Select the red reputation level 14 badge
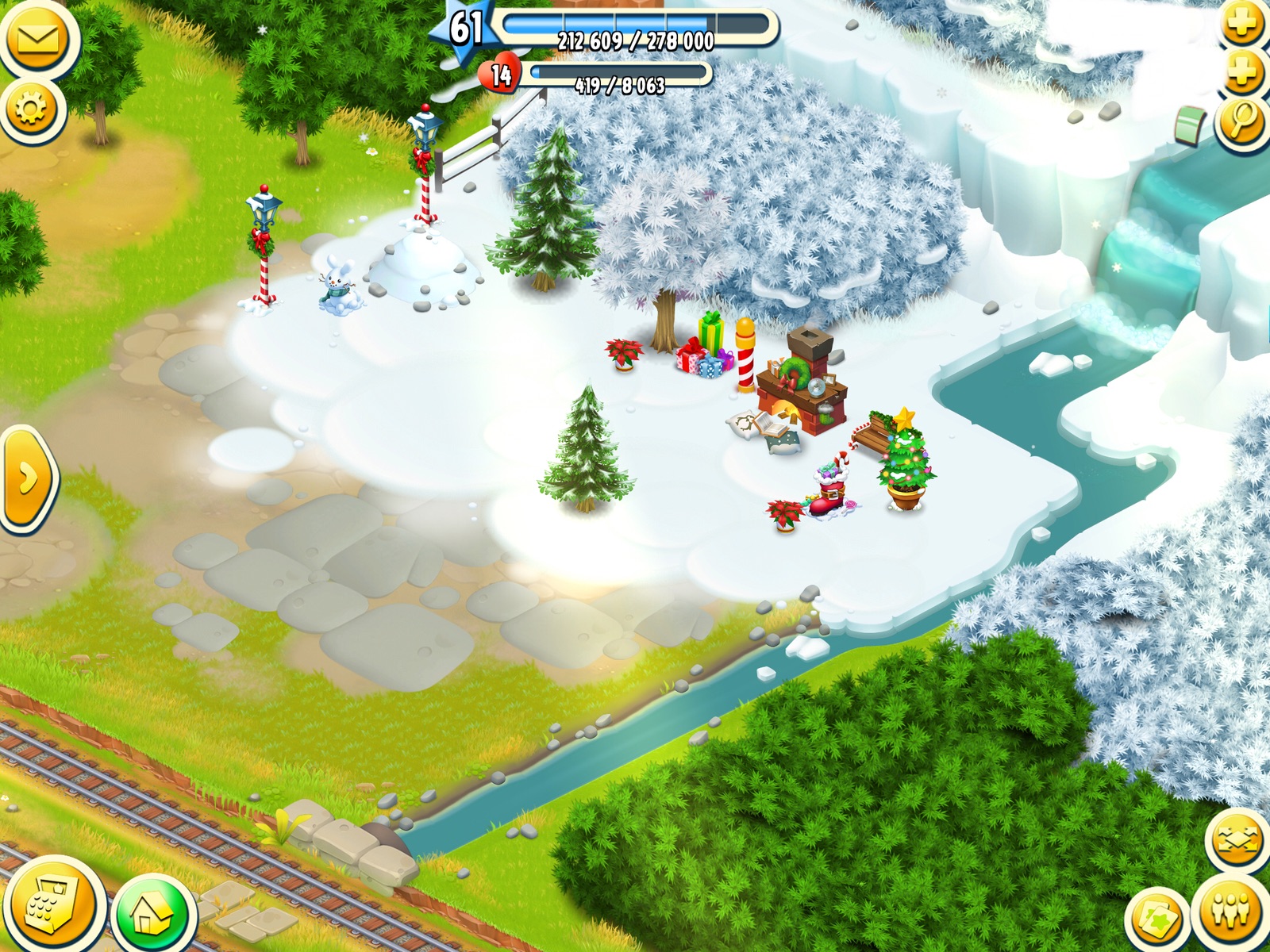The width and height of the screenshot is (1270, 952). pyautogui.click(x=499, y=75)
